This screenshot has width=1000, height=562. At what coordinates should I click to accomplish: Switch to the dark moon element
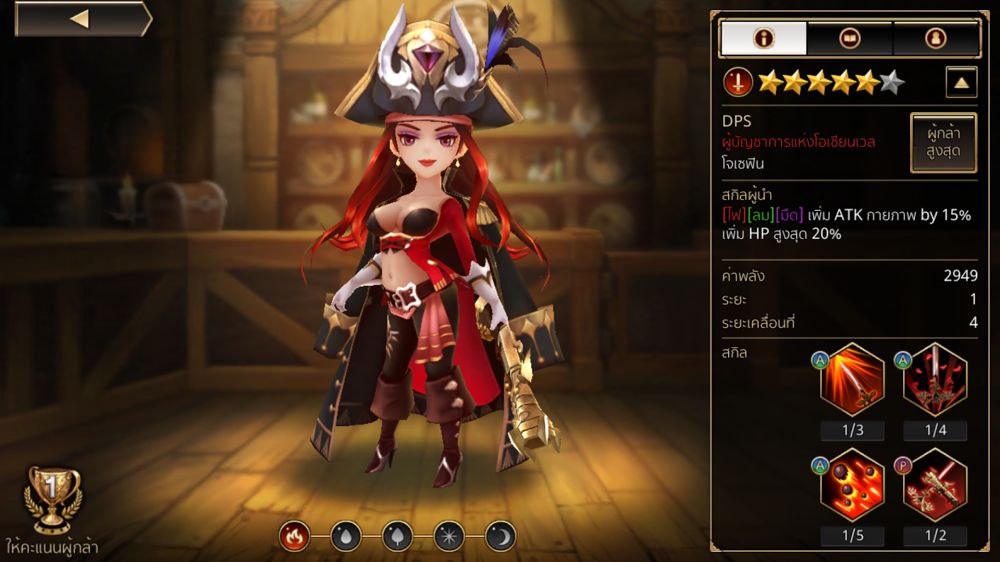click(500, 536)
